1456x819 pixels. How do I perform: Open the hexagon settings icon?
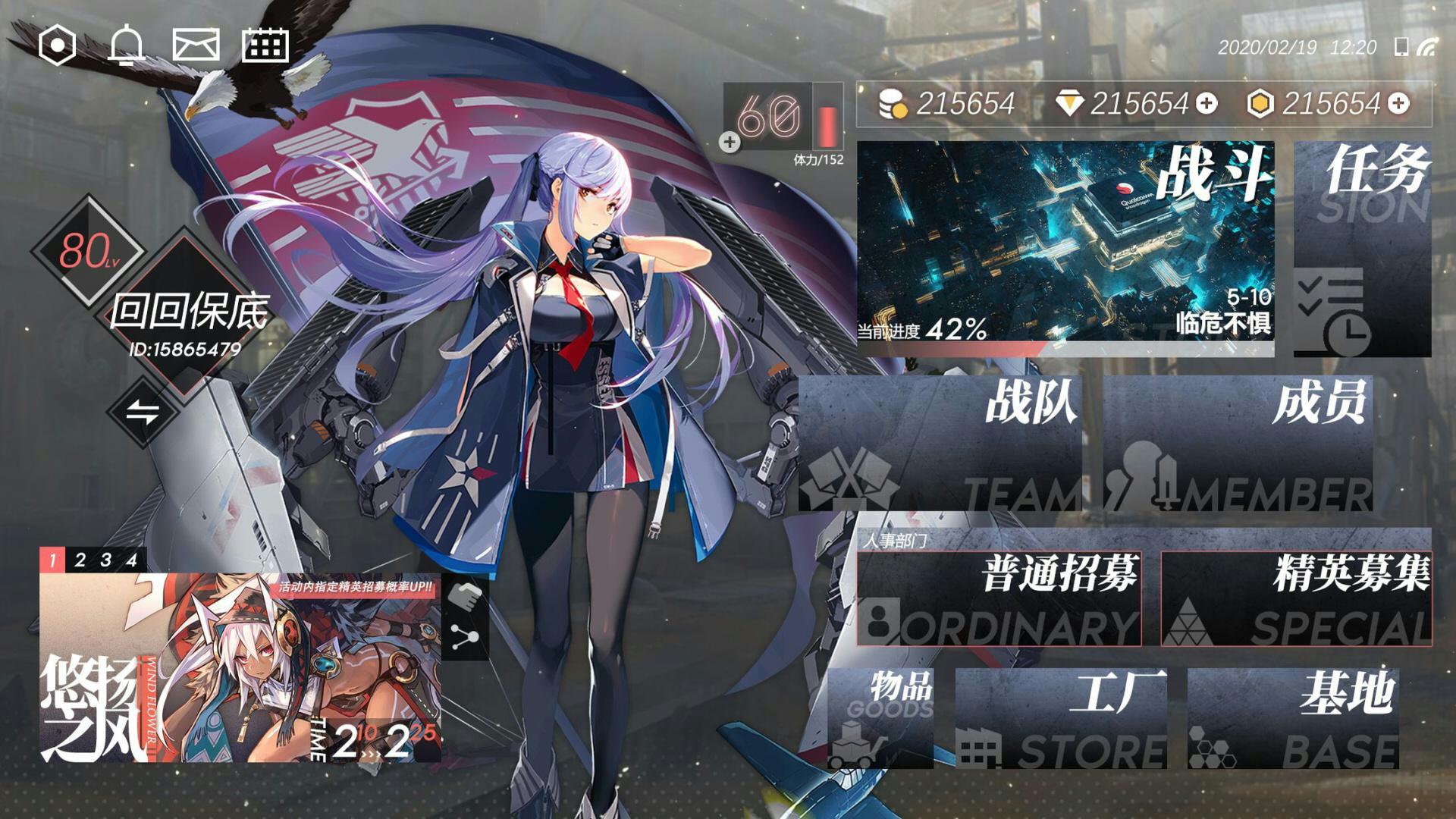pos(57,45)
